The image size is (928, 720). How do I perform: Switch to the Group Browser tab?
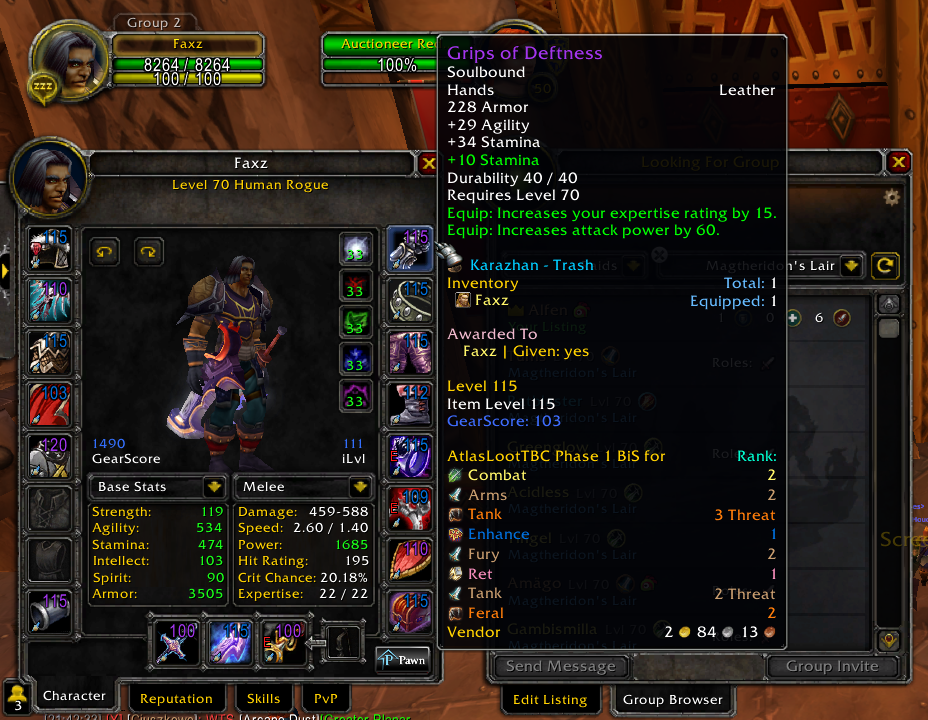(x=672, y=699)
